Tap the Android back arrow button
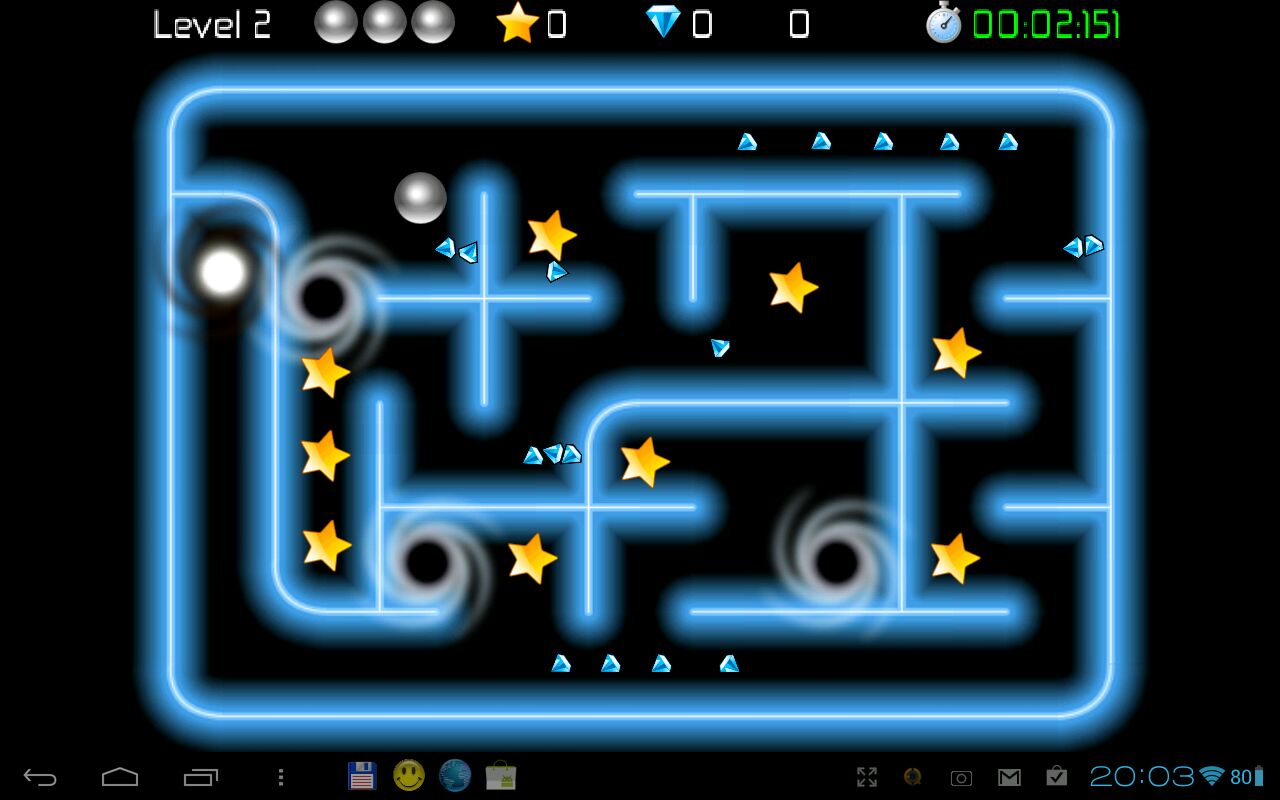Screen dimensions: 1280x800 (x=41, y=777)
